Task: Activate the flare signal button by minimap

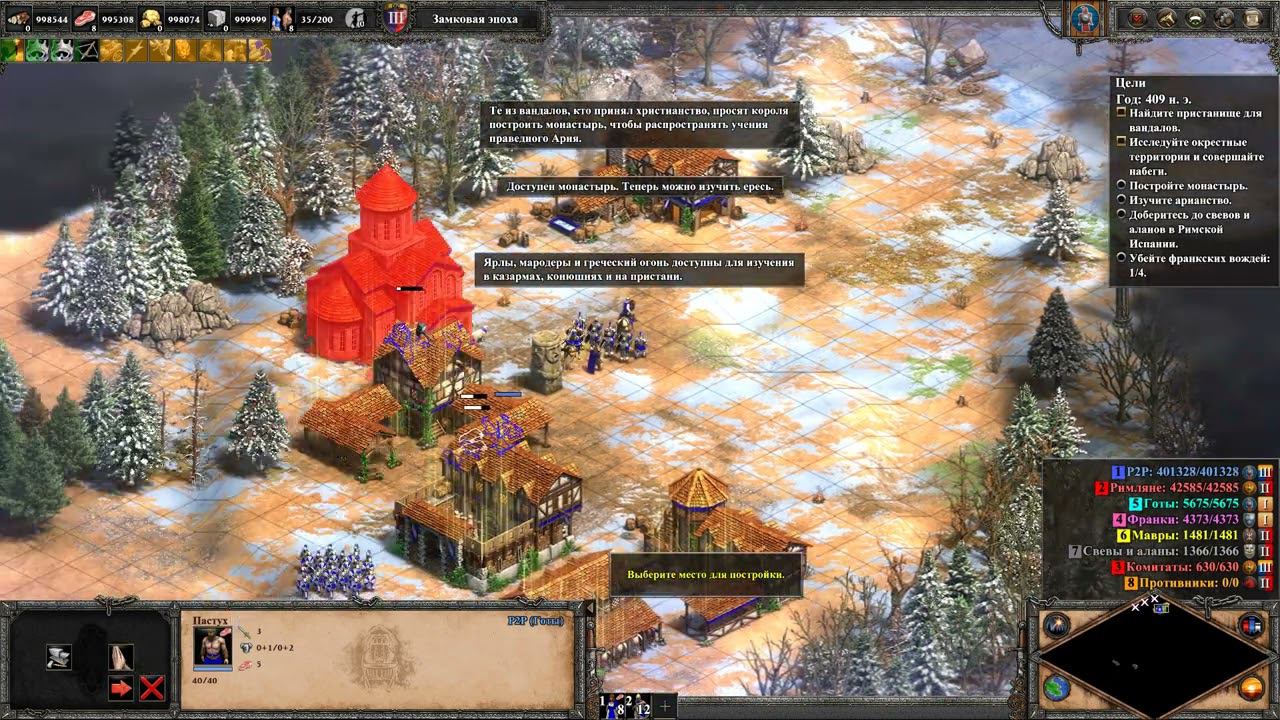Action: pyautogui.click(x=1057, y=626)
